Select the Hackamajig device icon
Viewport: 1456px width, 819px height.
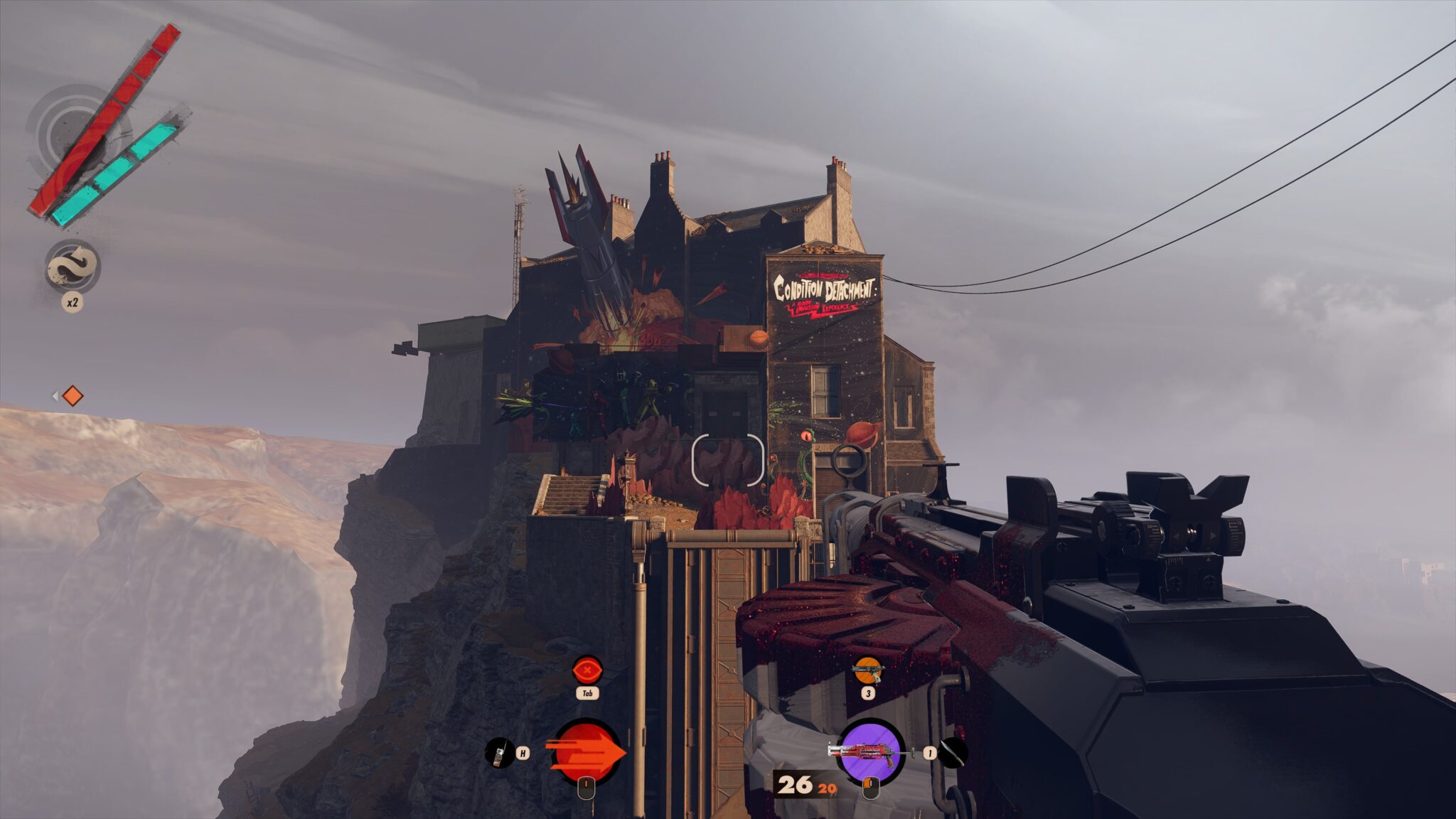click(499, 752)
